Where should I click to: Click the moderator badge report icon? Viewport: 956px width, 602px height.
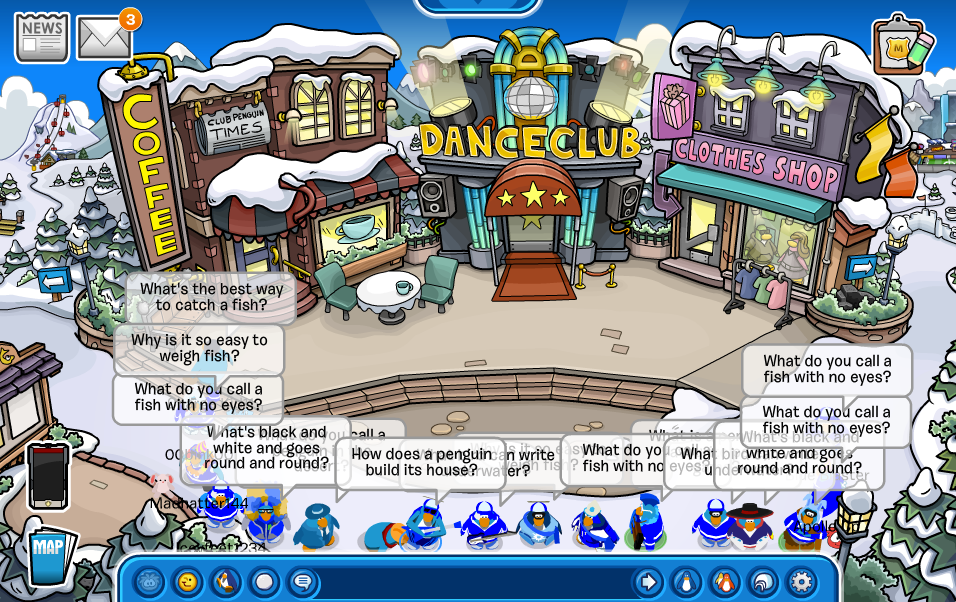coord(903,45)
